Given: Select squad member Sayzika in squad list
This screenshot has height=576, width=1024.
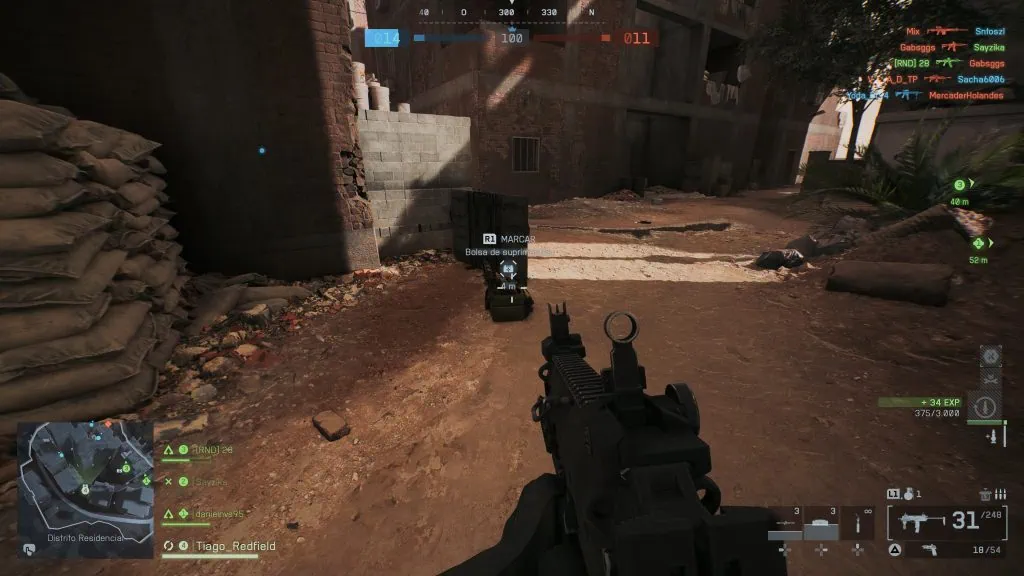Looking at the screenshot, I should (x=210, y=481).
